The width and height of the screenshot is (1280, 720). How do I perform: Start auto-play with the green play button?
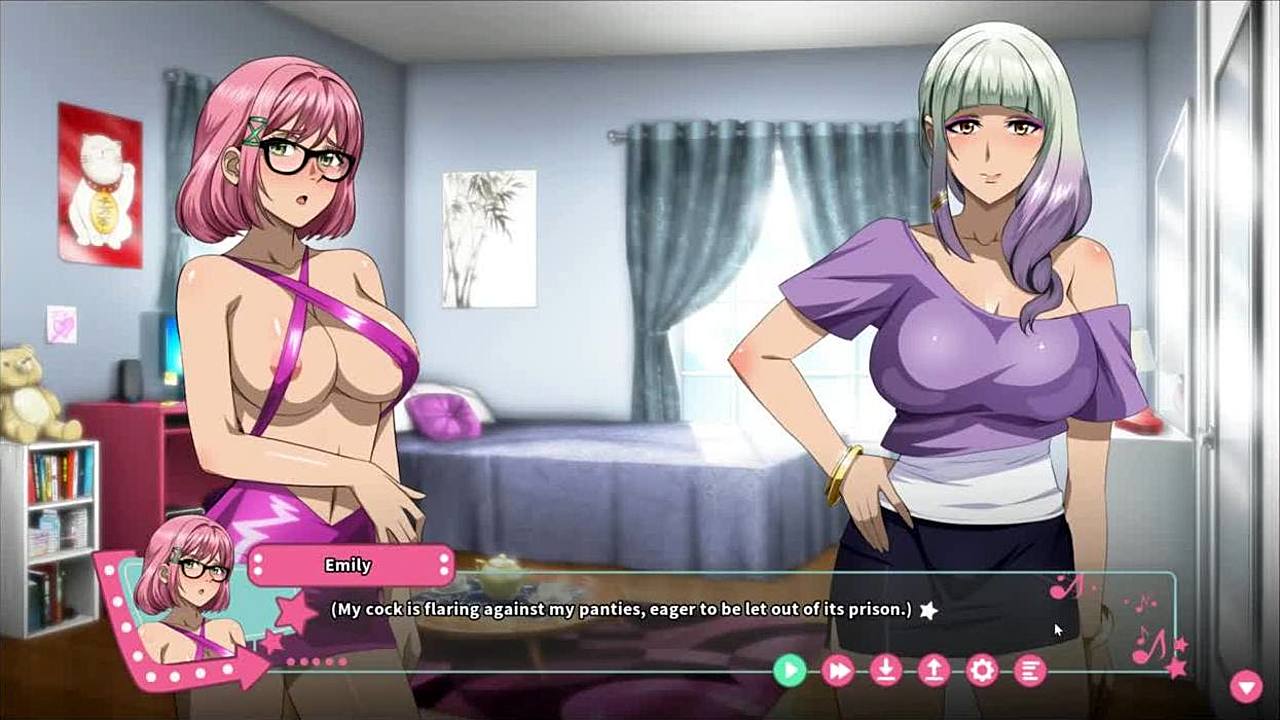pos(789,670)
